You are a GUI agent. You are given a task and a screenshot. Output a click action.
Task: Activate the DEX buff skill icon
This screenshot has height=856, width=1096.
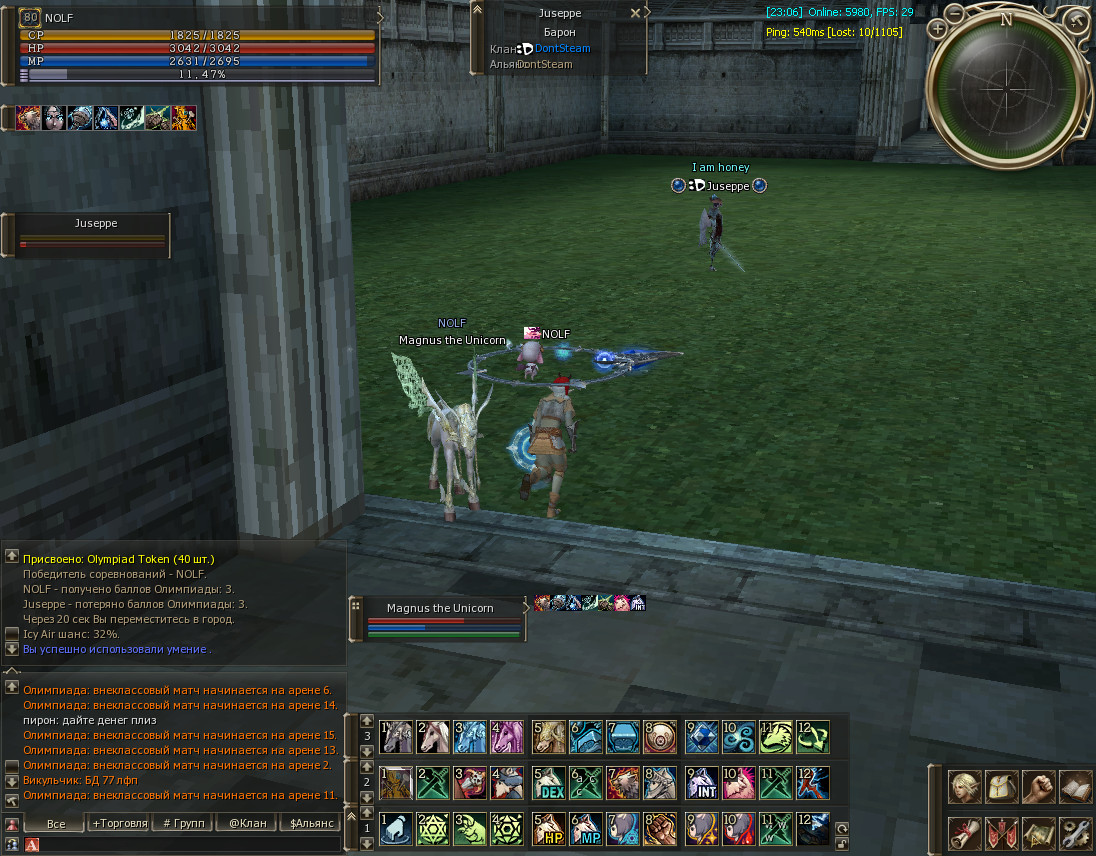click(548, 783)
